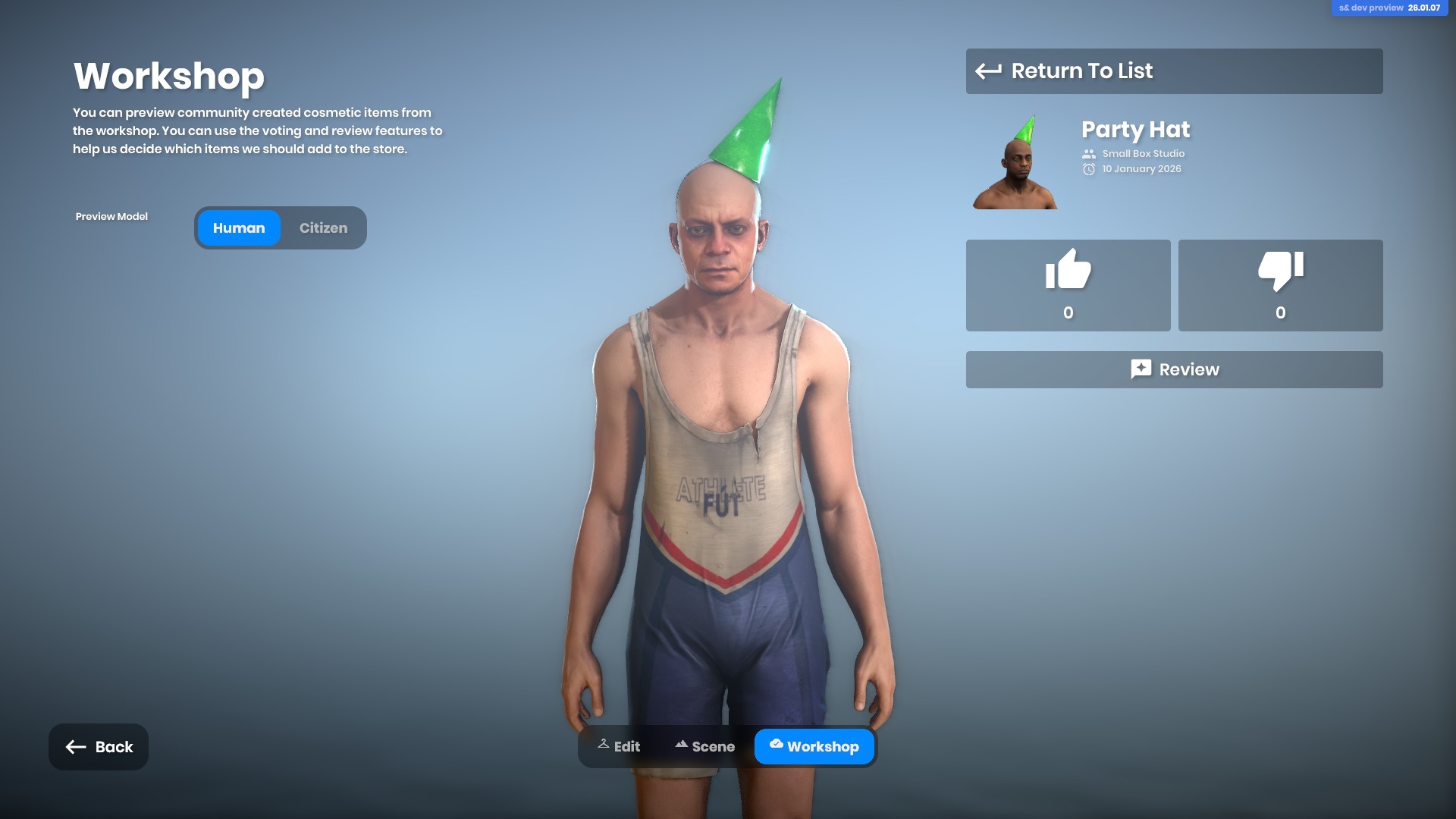Open the Review button
1456x819 pixels.
pyautogui.click(x=1173, y=369)
